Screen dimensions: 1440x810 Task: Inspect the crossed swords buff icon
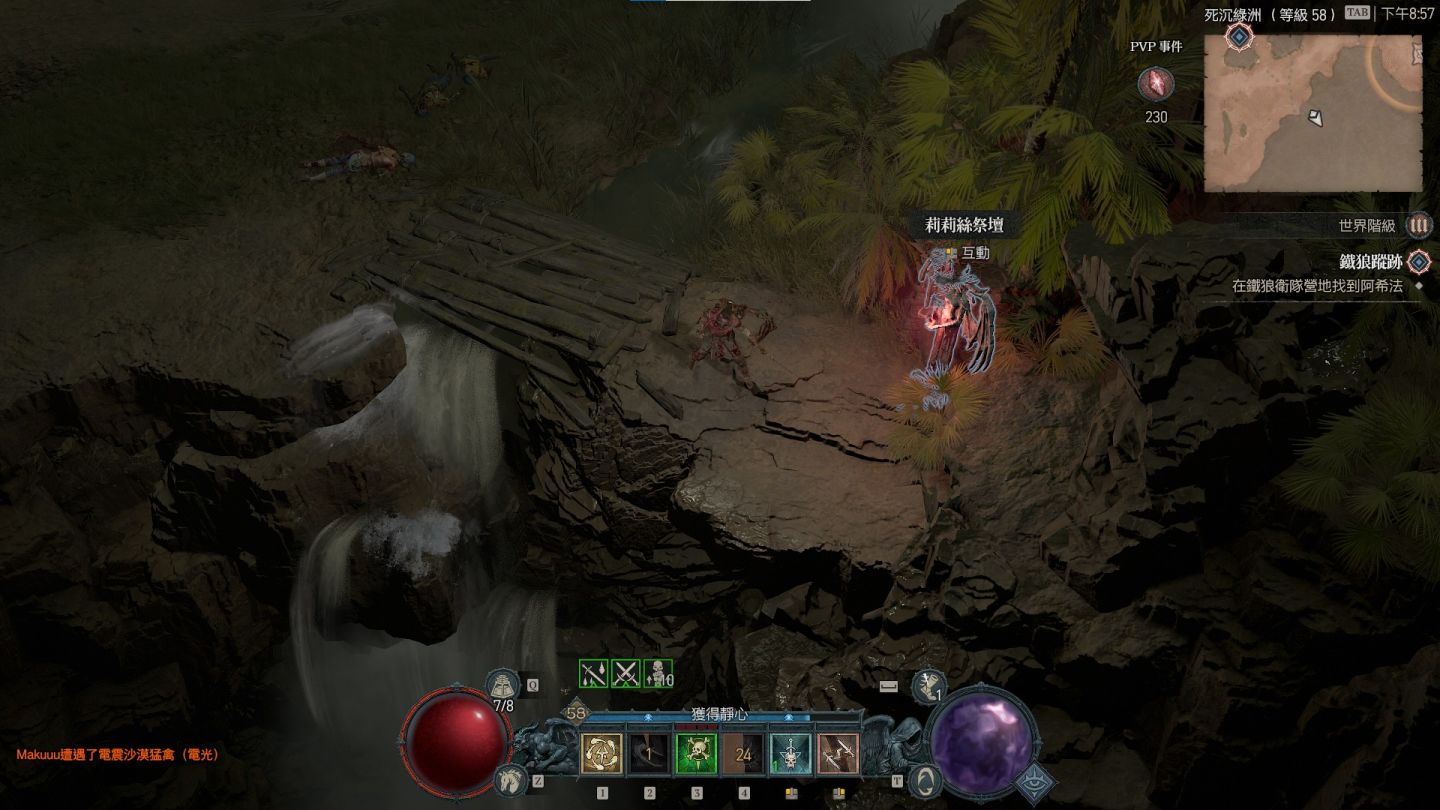click(626, 674)
